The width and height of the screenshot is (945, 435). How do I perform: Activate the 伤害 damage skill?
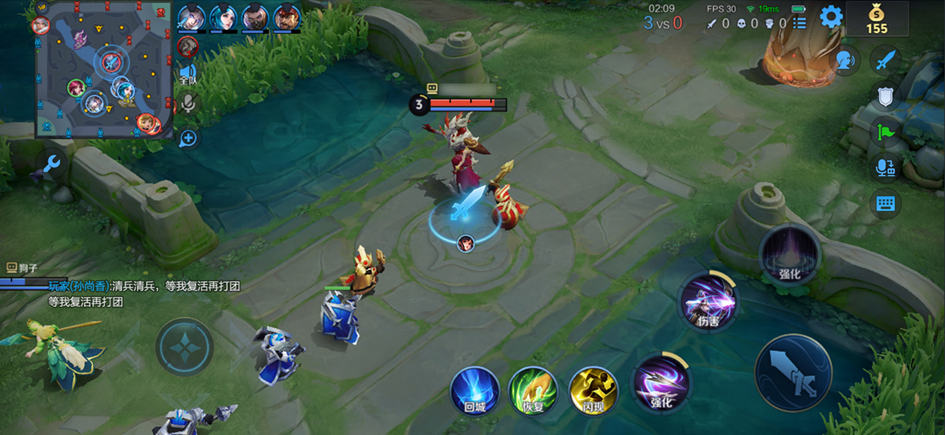coord(707,301)
